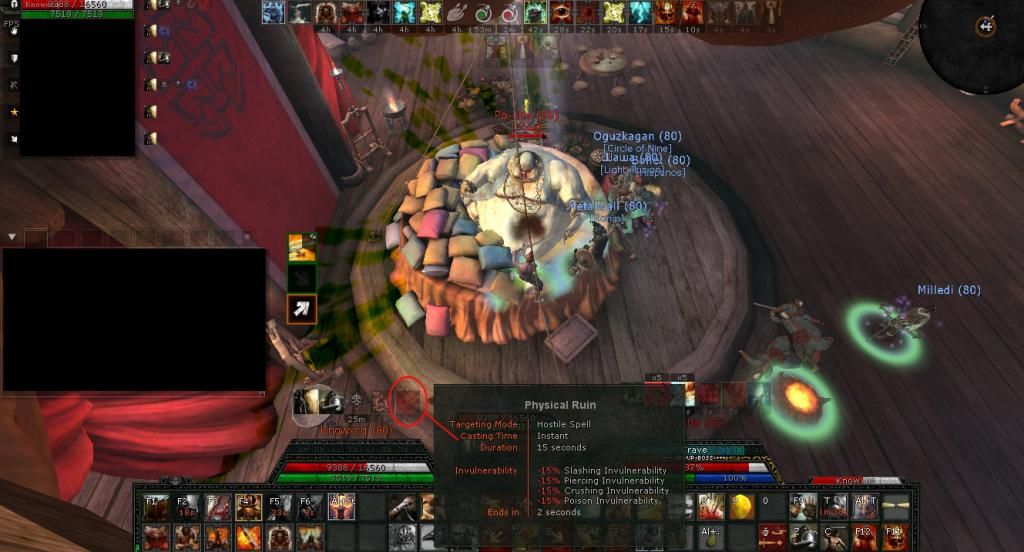Click the red eye buff icon
1024x552 pixels.
(x=561, y=12)
